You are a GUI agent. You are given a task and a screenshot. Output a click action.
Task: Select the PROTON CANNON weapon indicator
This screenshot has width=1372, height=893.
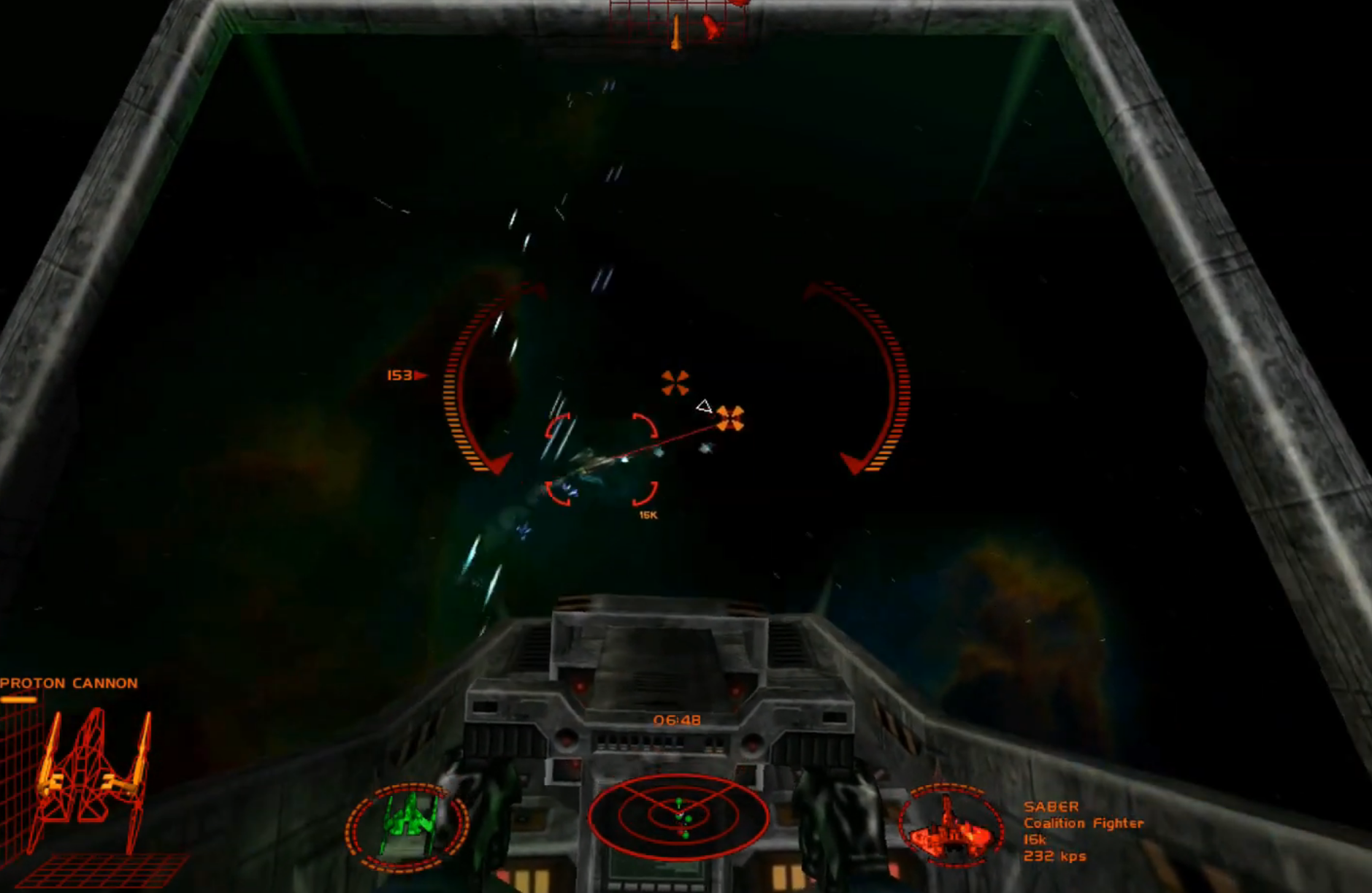coord(68,683)
